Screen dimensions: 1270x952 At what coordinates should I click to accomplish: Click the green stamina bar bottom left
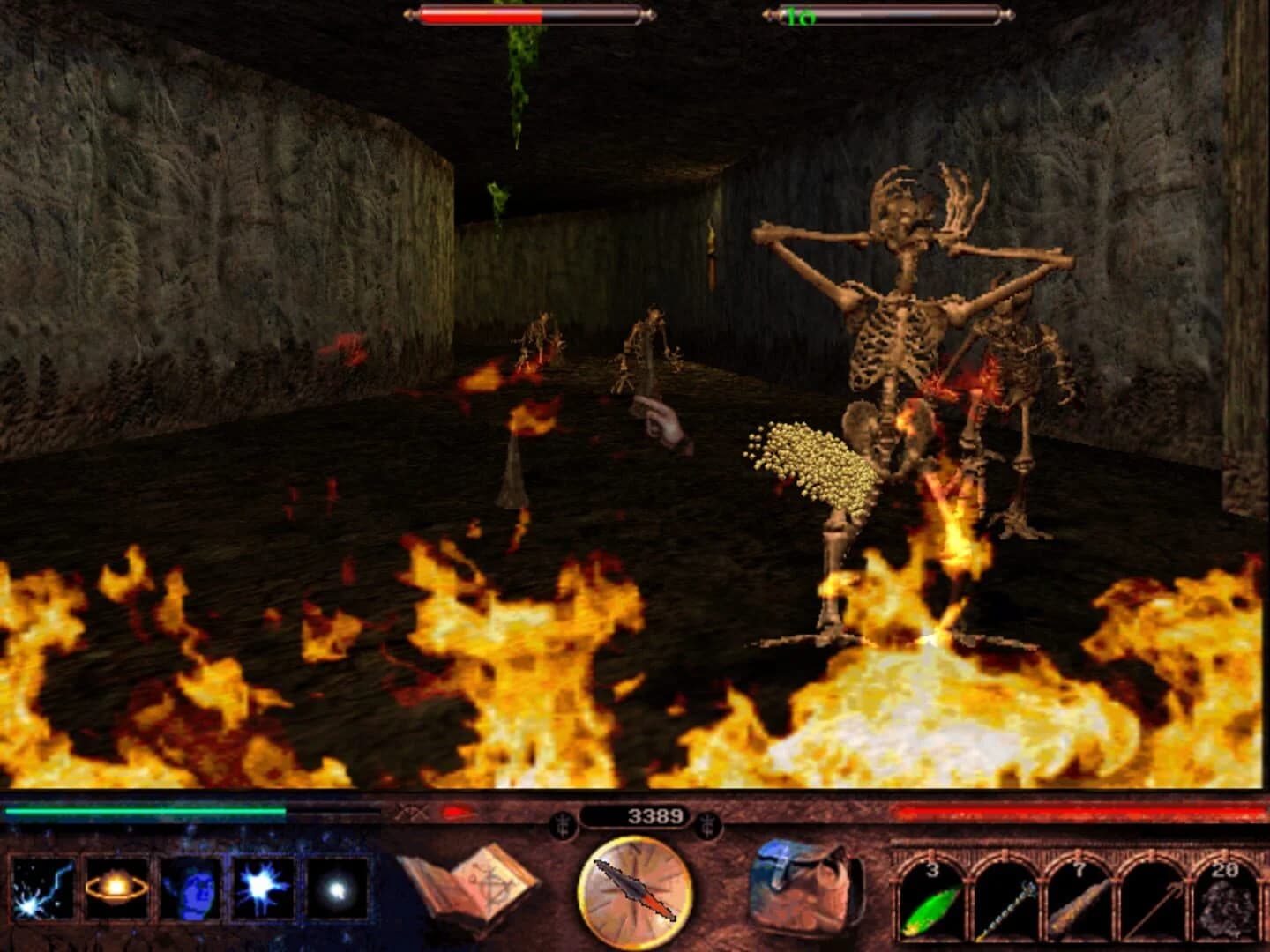[146, 813]
